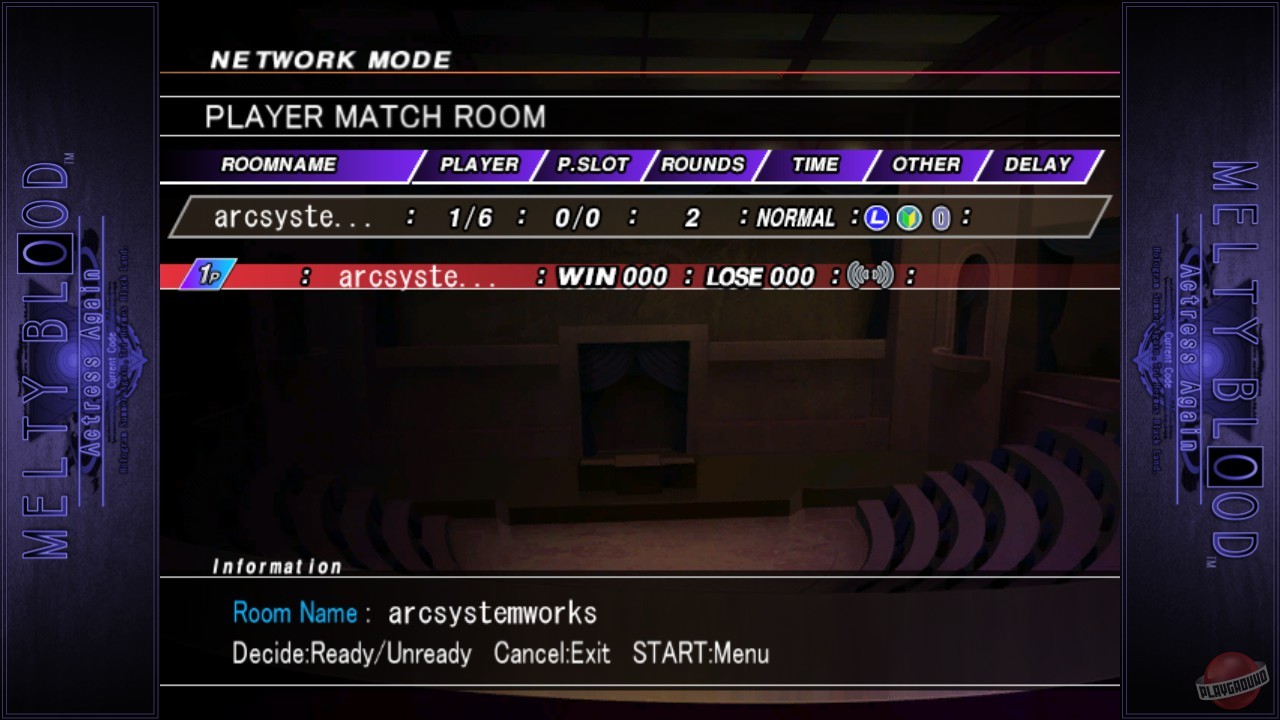The width and height of the screenshot is (1280, 720).
Task: Expand the P.SLOT column header
Action: (x=592, y=164)
